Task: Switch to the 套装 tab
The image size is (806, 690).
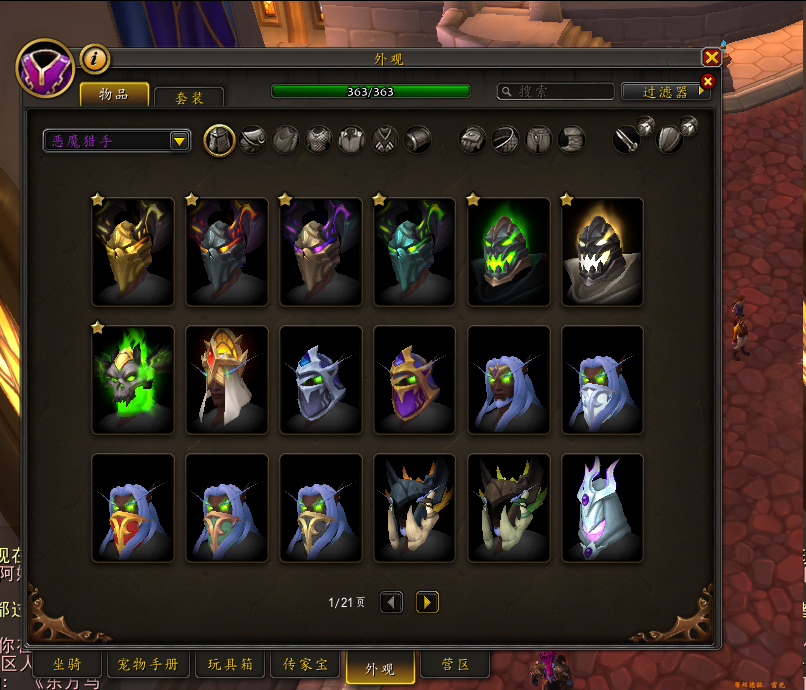Action: coord(189,98)
